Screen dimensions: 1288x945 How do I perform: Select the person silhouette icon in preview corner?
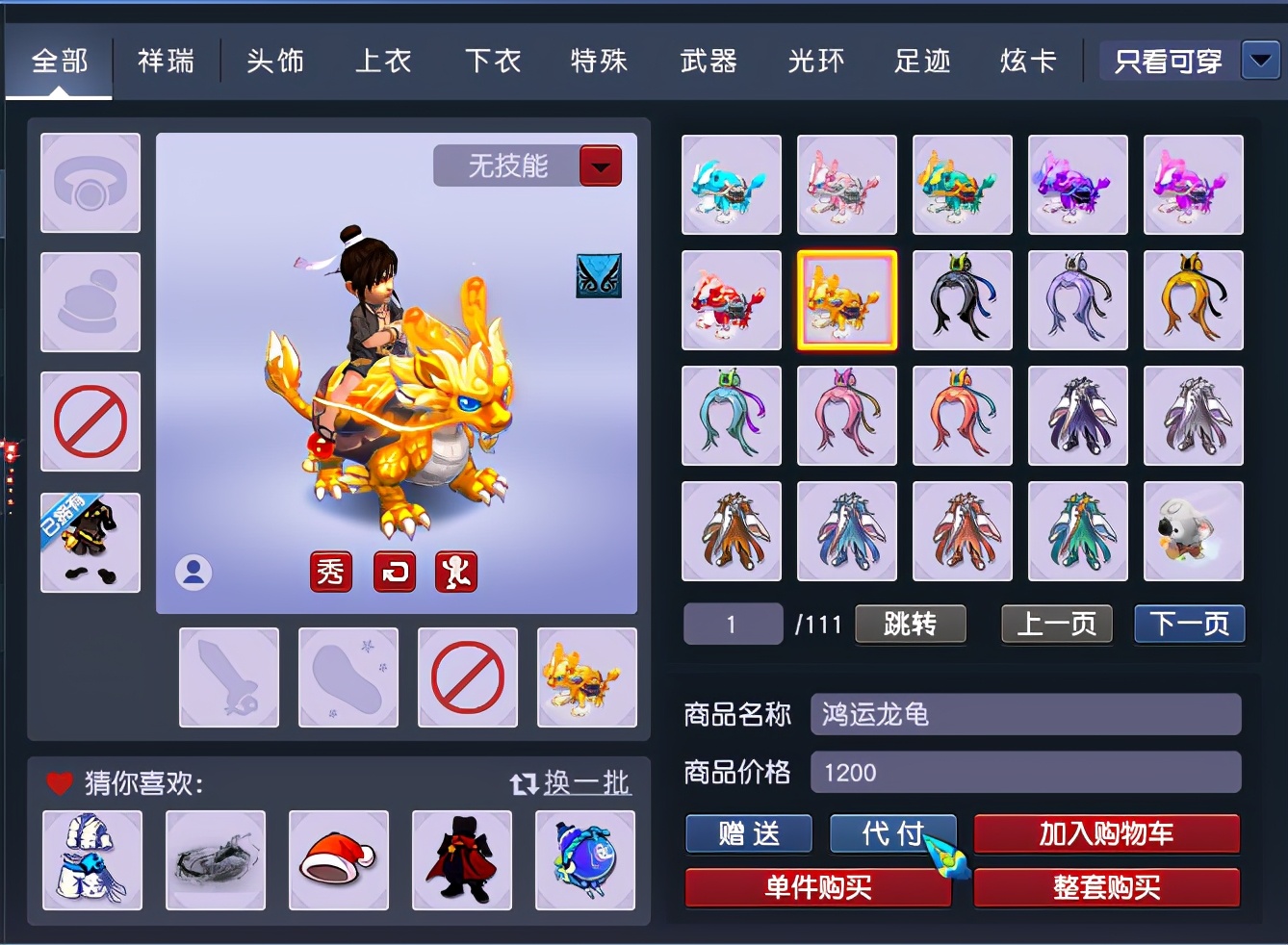point(193,571)
